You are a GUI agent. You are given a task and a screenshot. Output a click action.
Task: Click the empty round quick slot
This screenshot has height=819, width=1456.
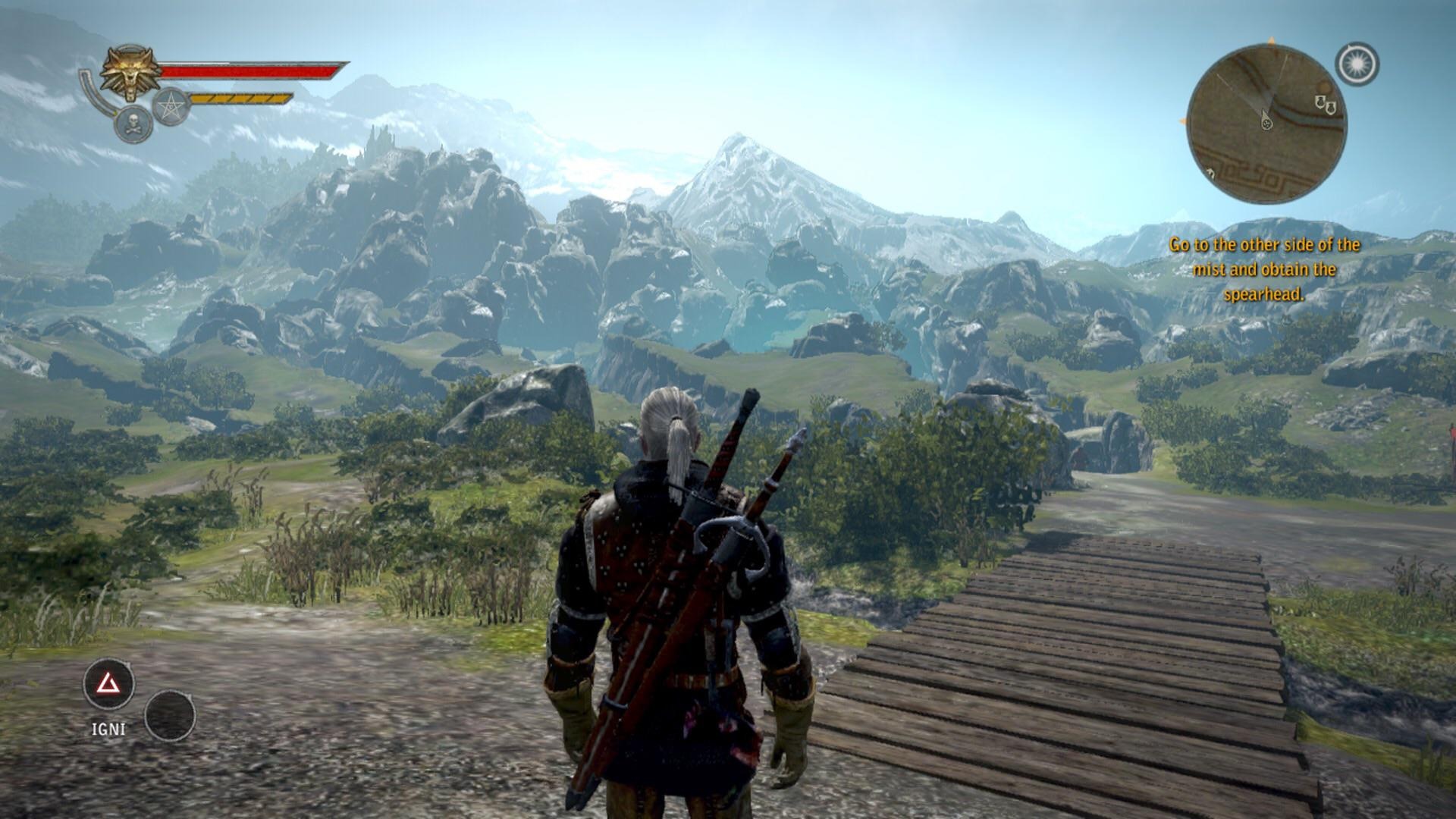(170, 715)
